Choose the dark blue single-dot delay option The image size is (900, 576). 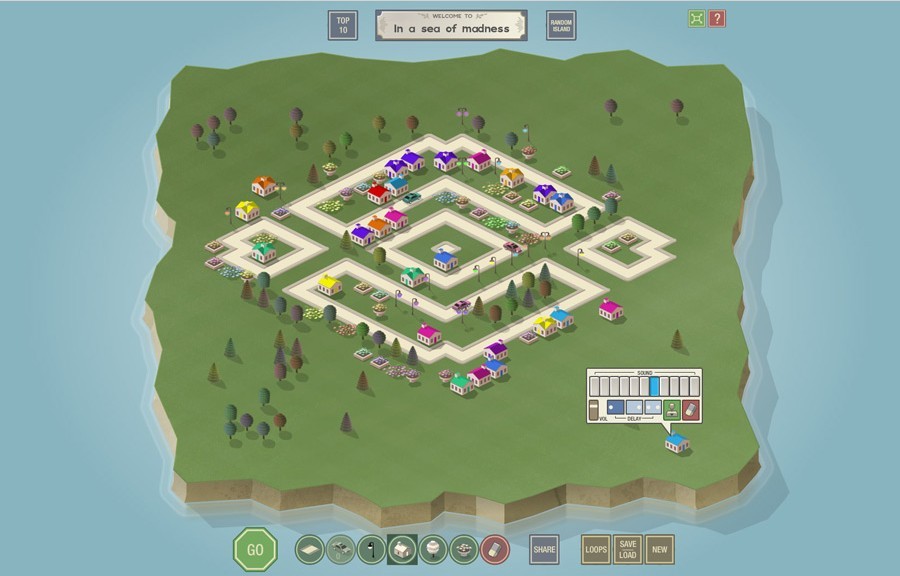pyautogui.click(x=616, y=407)
